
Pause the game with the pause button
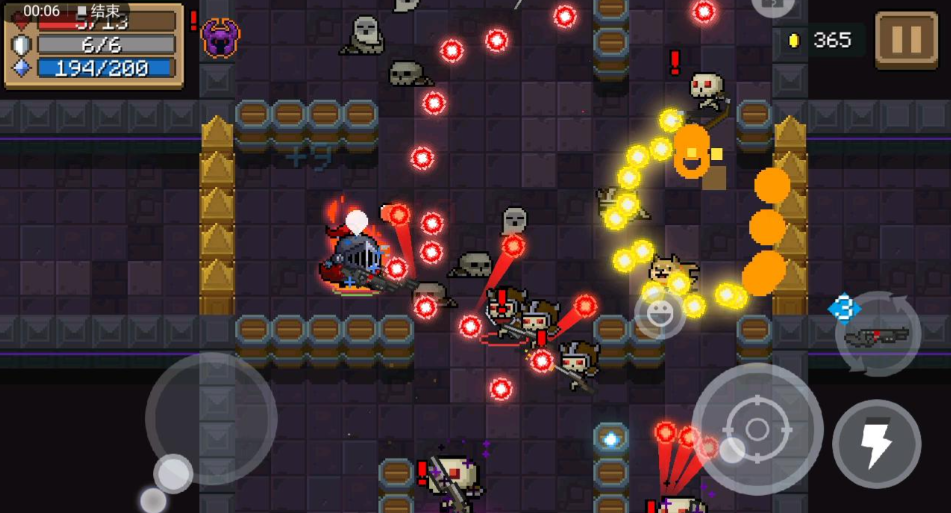pyautogui.click(x=906, y=40)
